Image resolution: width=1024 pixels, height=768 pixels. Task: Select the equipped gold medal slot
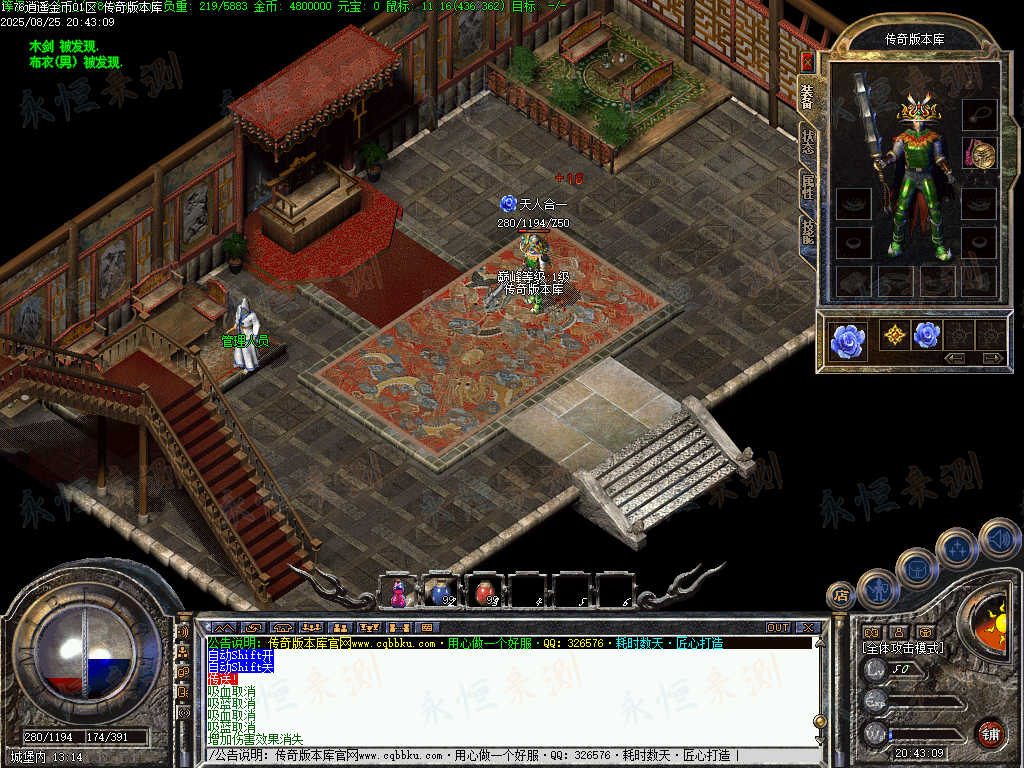point(979,153)
